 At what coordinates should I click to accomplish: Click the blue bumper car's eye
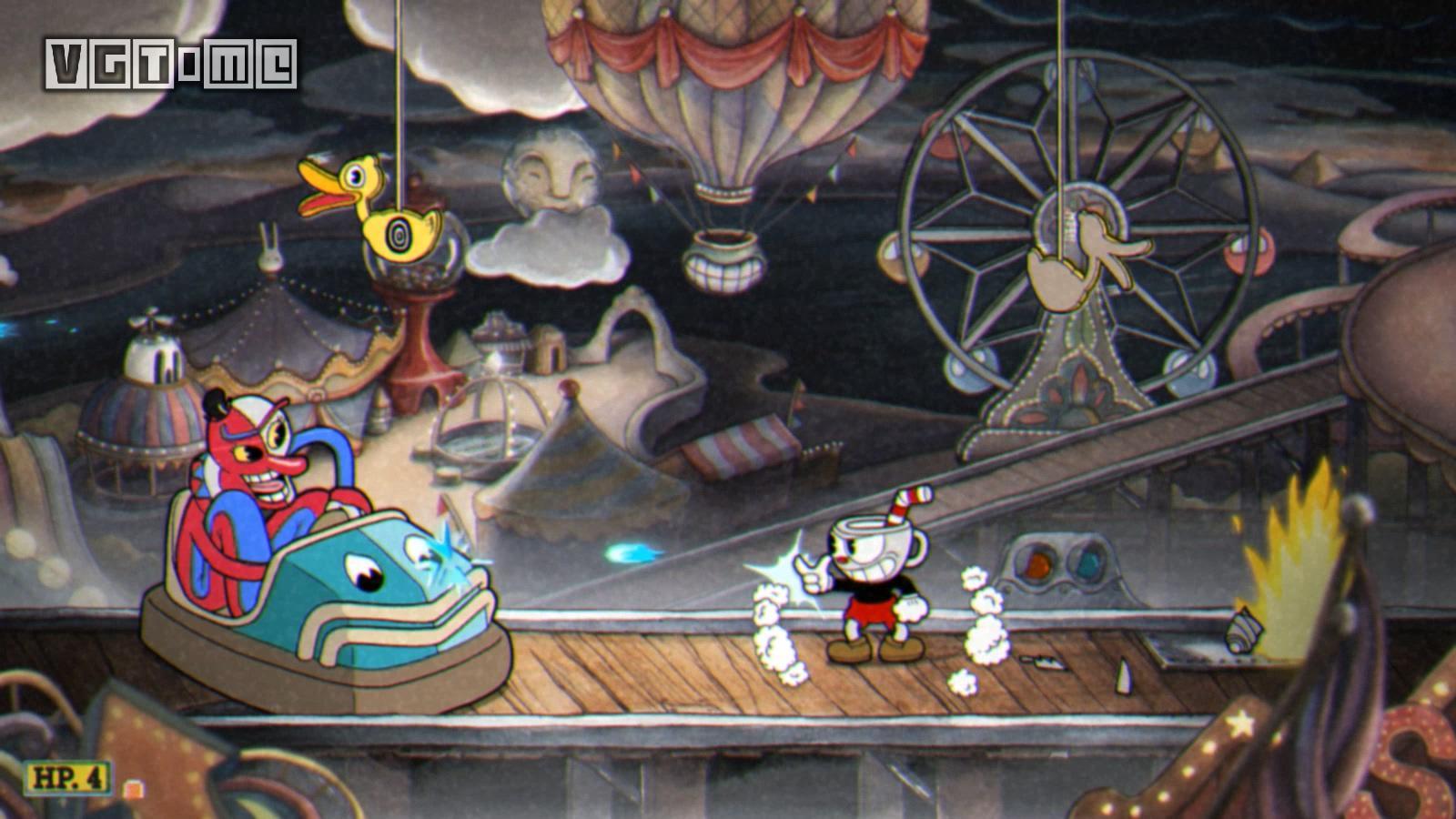[x=364, y=571]
